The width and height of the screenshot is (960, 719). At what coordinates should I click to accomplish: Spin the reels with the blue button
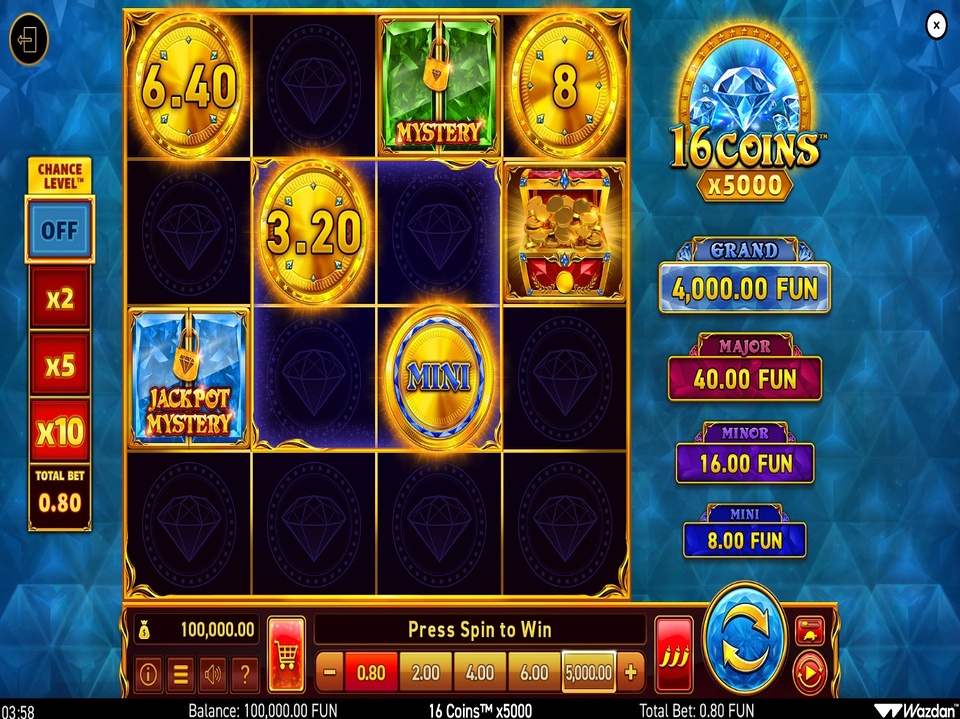(x=744, y=640)
